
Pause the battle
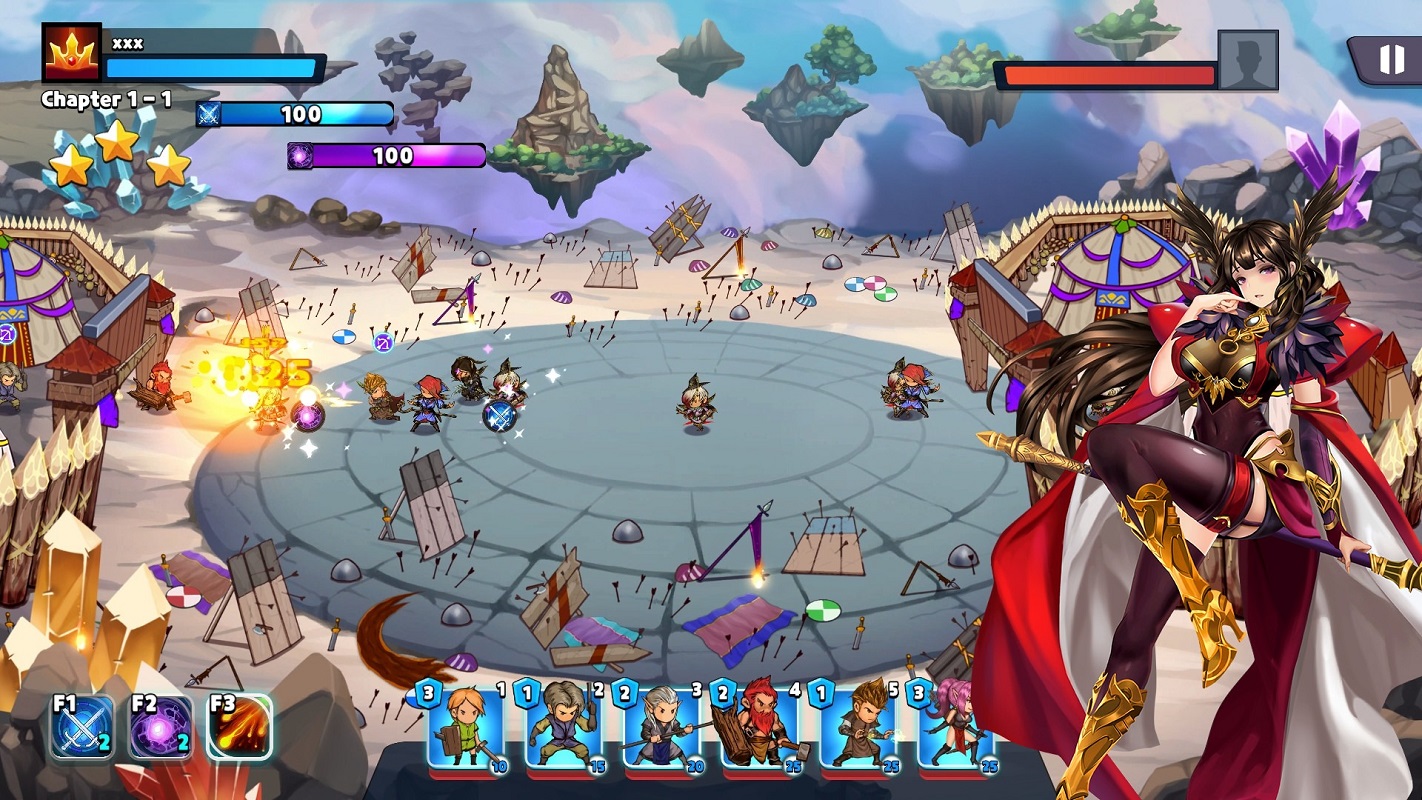[1391, 60]
